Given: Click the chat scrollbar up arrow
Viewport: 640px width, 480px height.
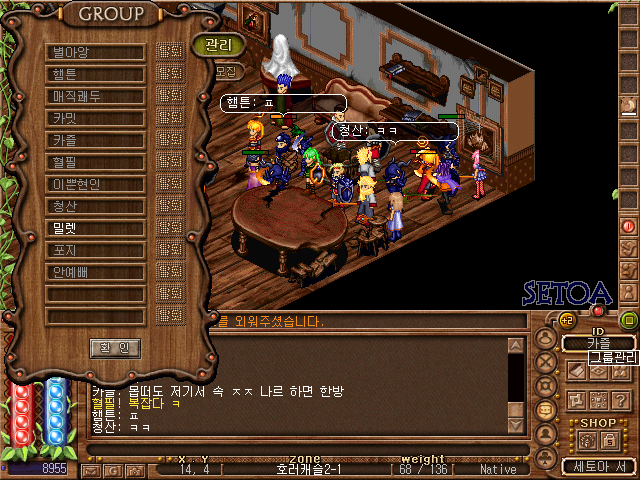Looking at the screenshot, I should (516, 346).
